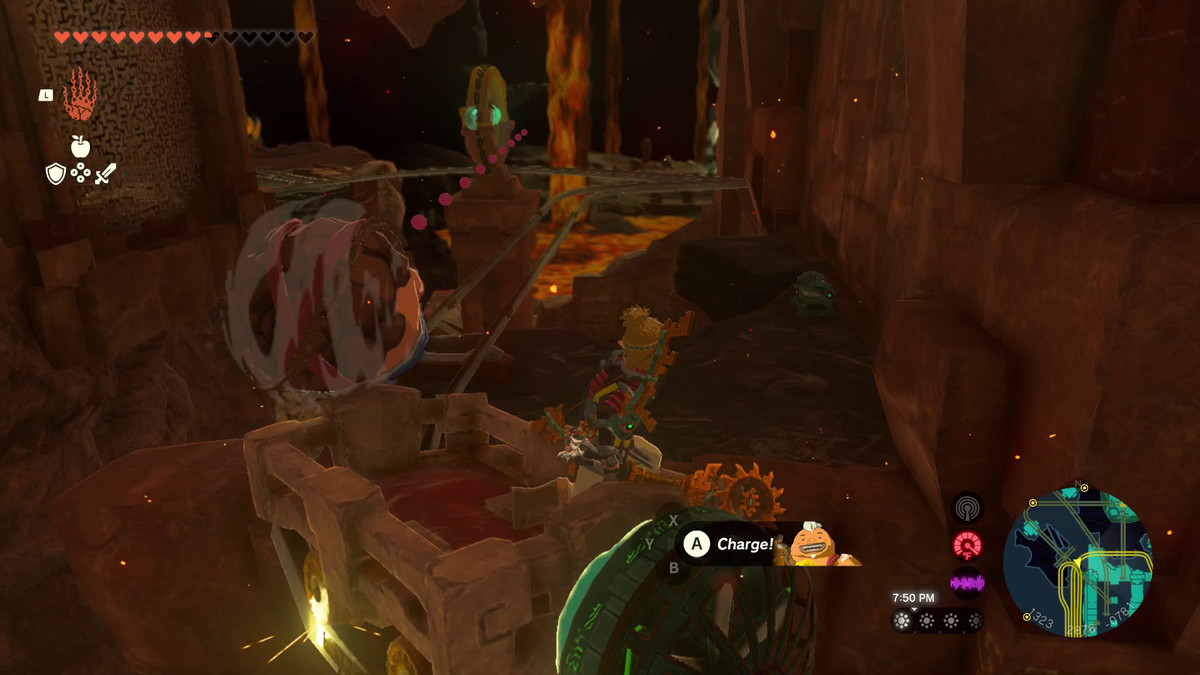Check the red temperature gauge icon

point(967,545)
